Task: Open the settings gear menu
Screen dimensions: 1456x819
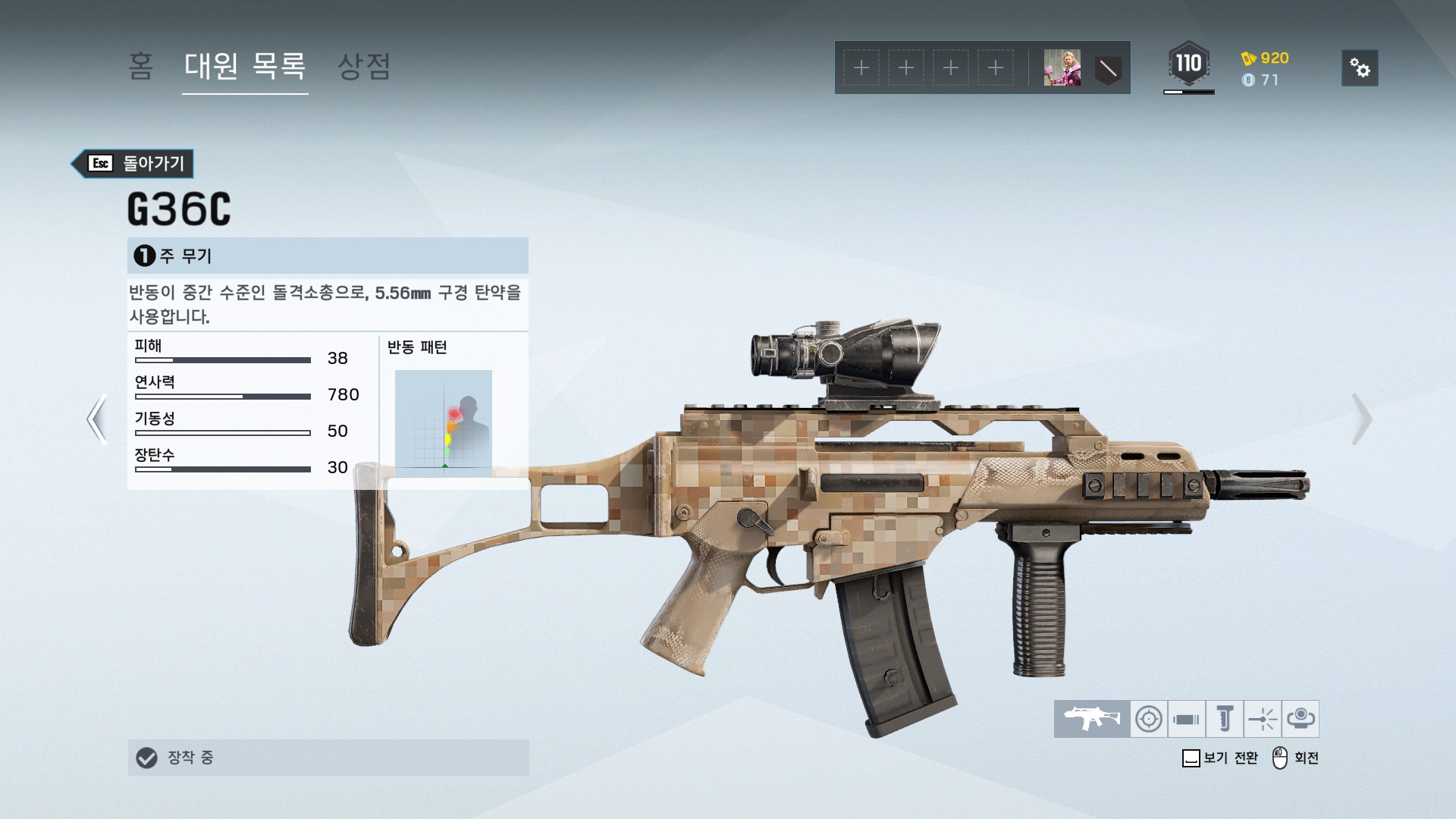Action: point(1360,68)
